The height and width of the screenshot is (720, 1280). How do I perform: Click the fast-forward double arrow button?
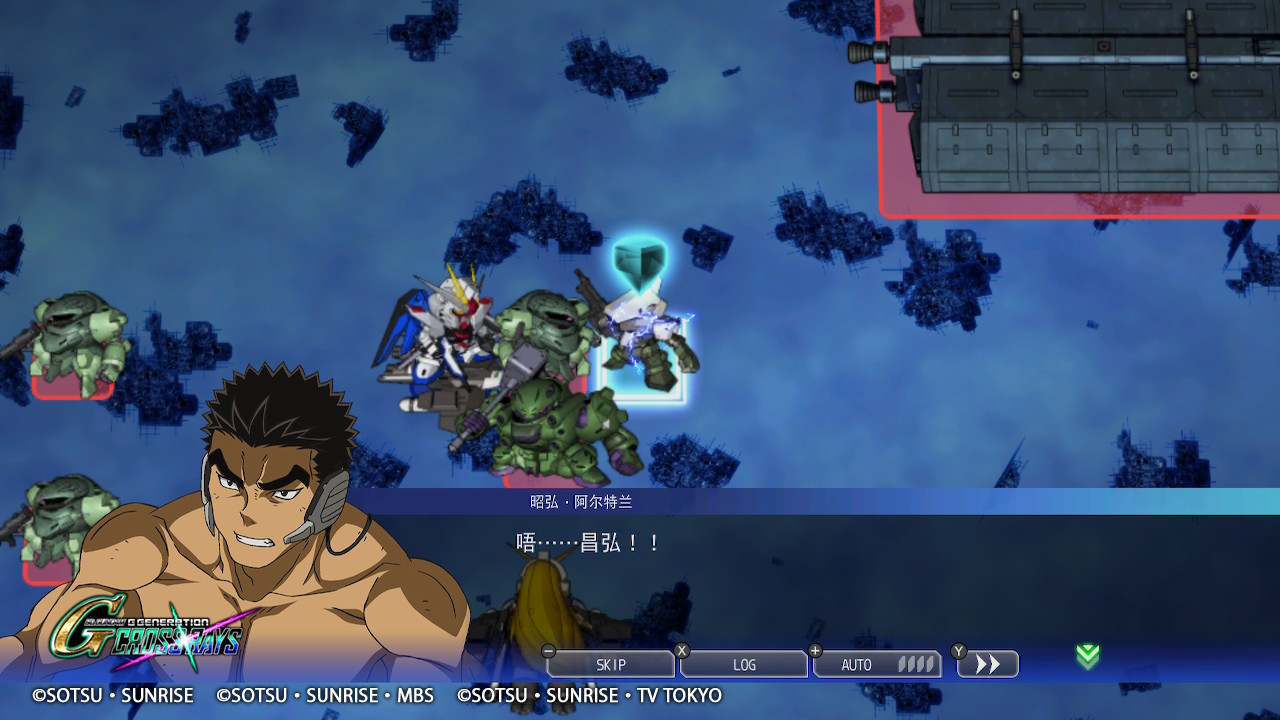(x=988, y=665)
